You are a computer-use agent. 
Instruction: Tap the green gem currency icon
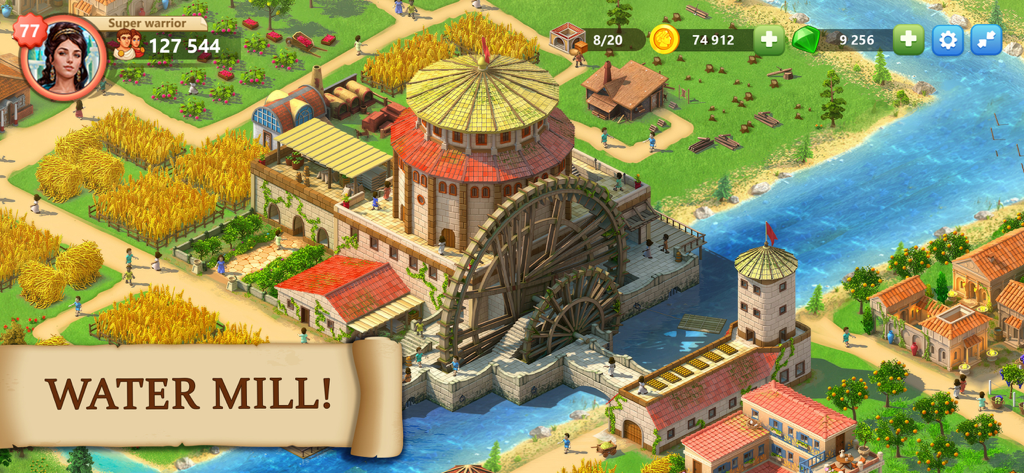806,40
